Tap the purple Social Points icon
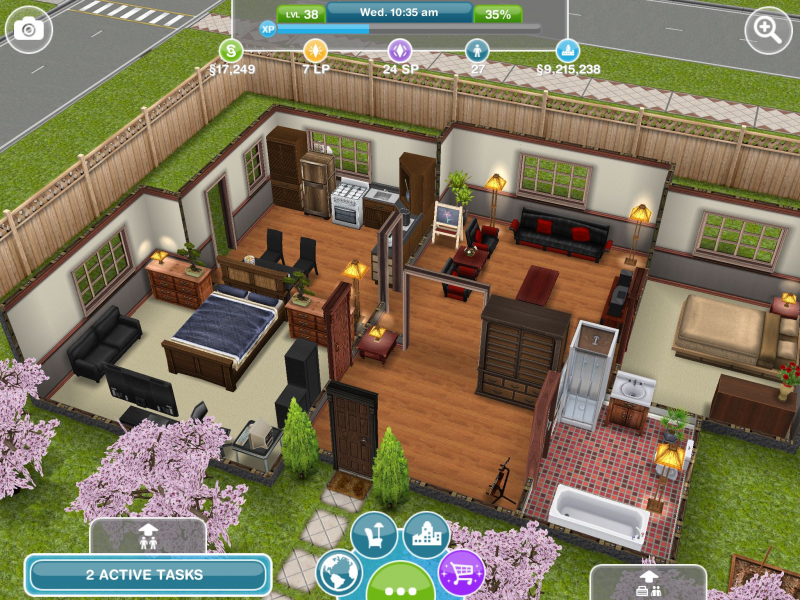Screen dimensions: 800x600 (x=400, y=49)
